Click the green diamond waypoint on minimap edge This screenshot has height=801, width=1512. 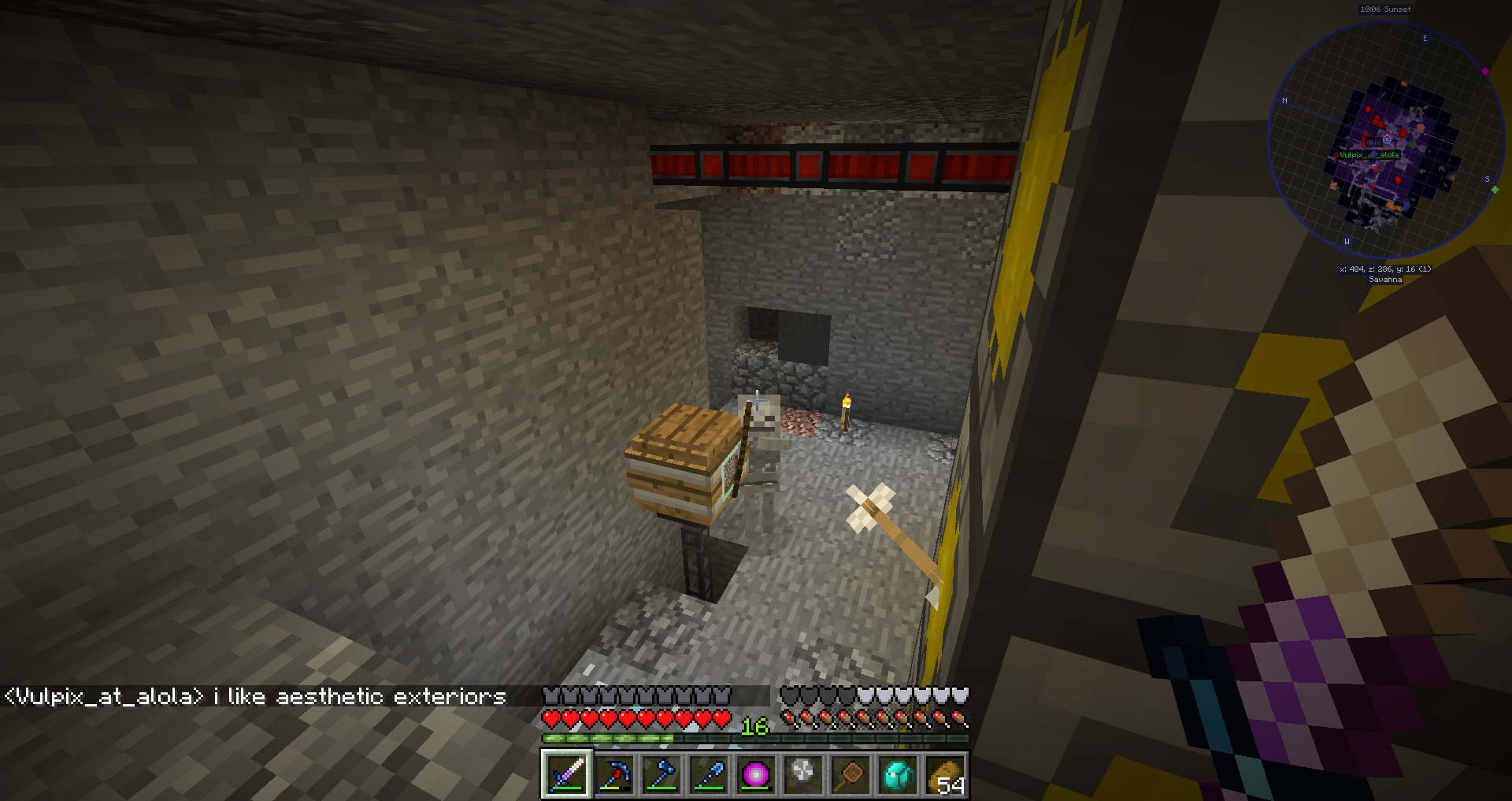1495,190
